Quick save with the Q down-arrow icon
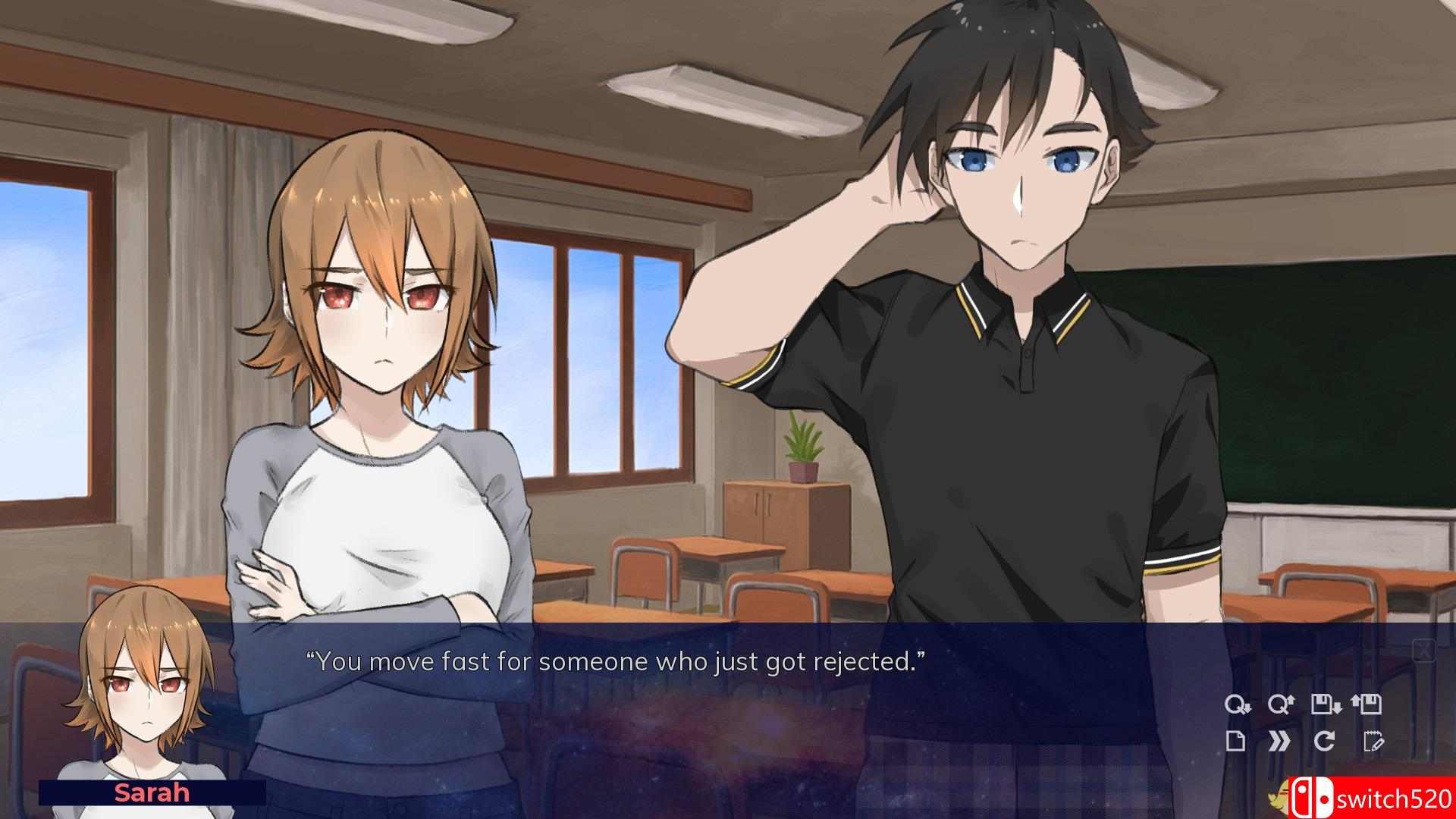1456x819 pixels. 1237,705
